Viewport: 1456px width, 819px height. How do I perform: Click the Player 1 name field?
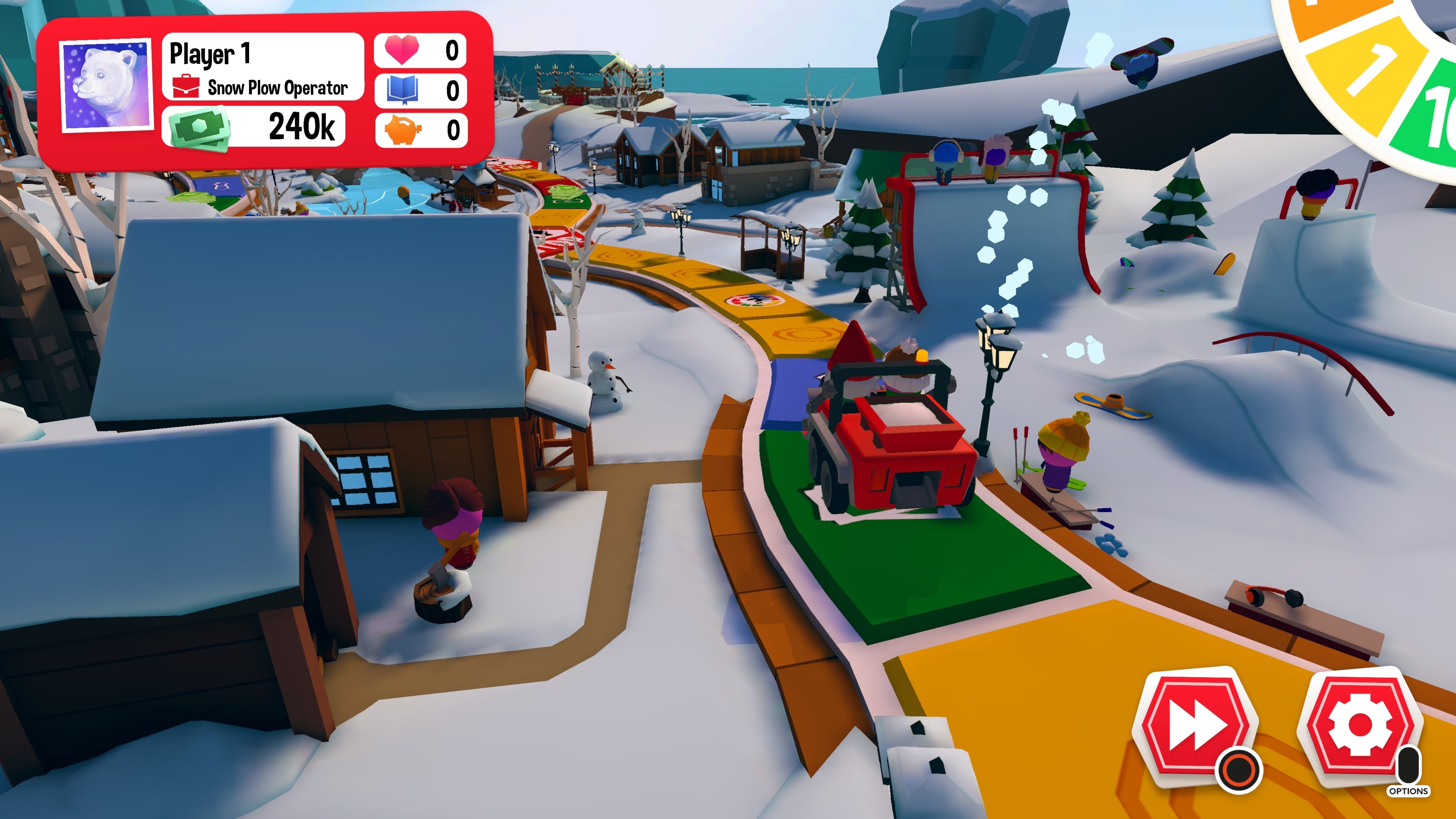tap(210, 53)
